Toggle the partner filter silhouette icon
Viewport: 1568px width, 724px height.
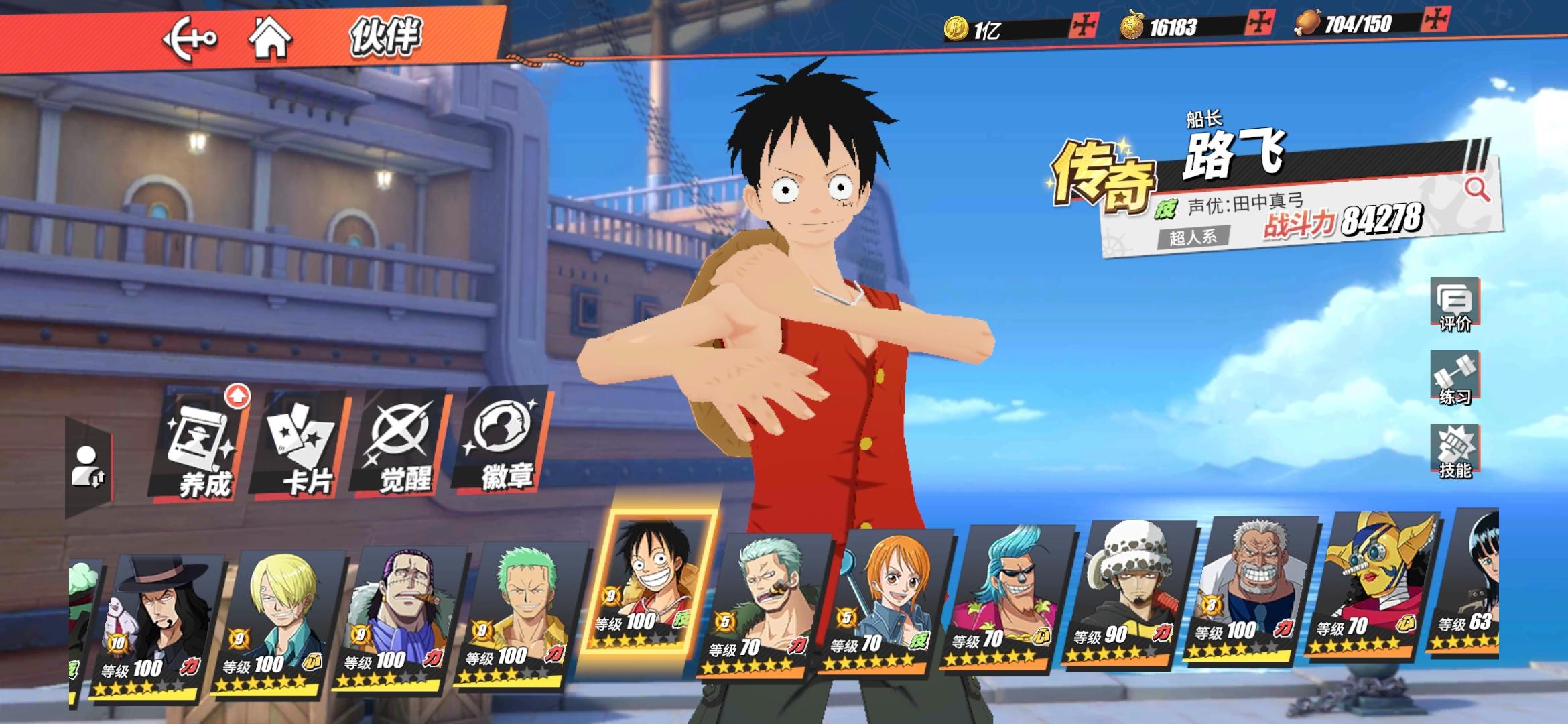tap(87, 466)
